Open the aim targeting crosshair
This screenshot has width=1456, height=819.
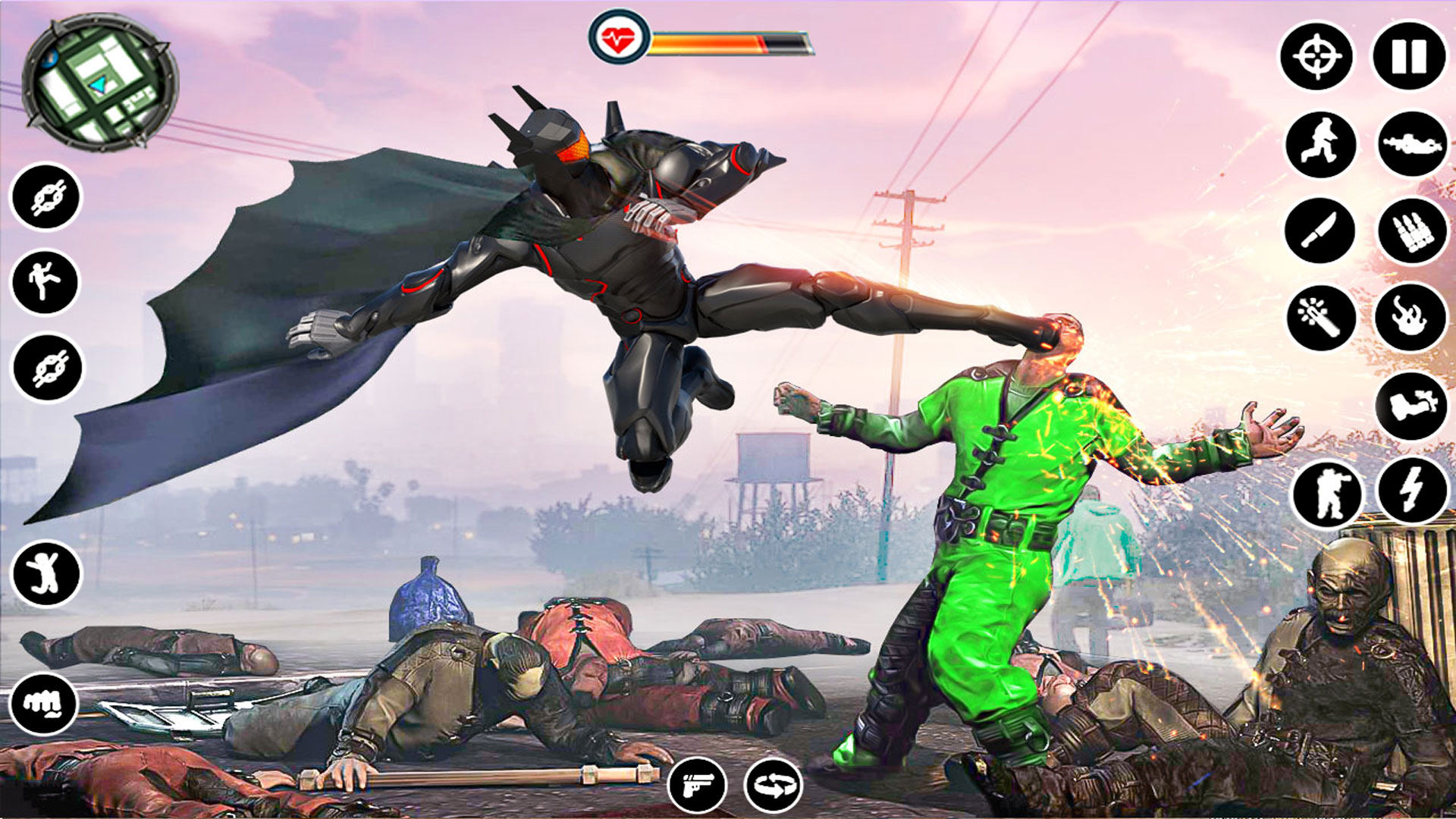click(1318, 55)
